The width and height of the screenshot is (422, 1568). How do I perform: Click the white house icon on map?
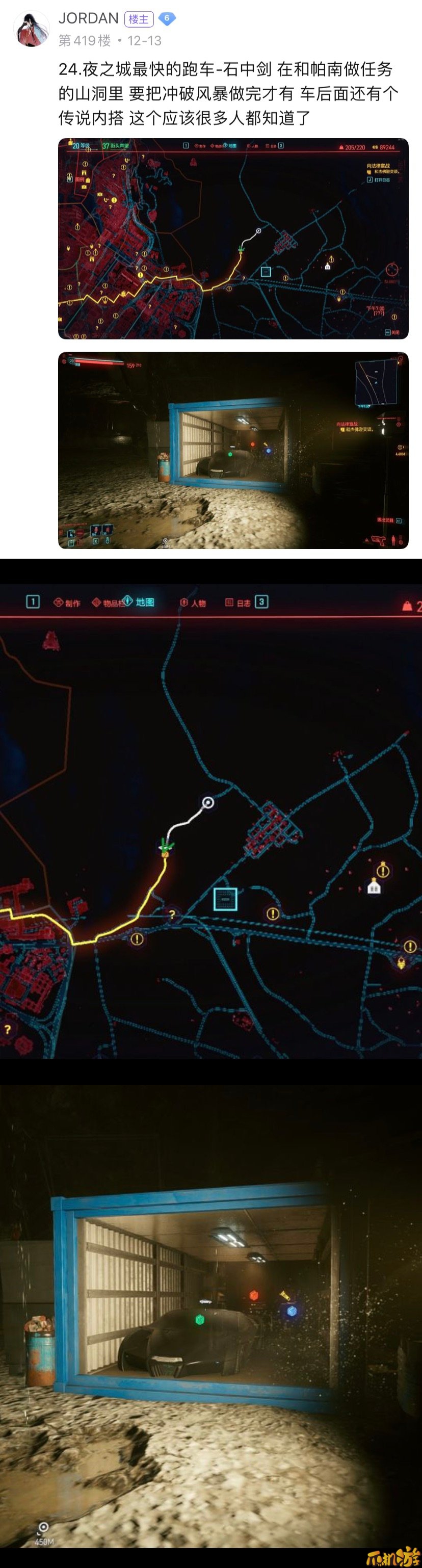pyautogui.click(x=374, y=887)
